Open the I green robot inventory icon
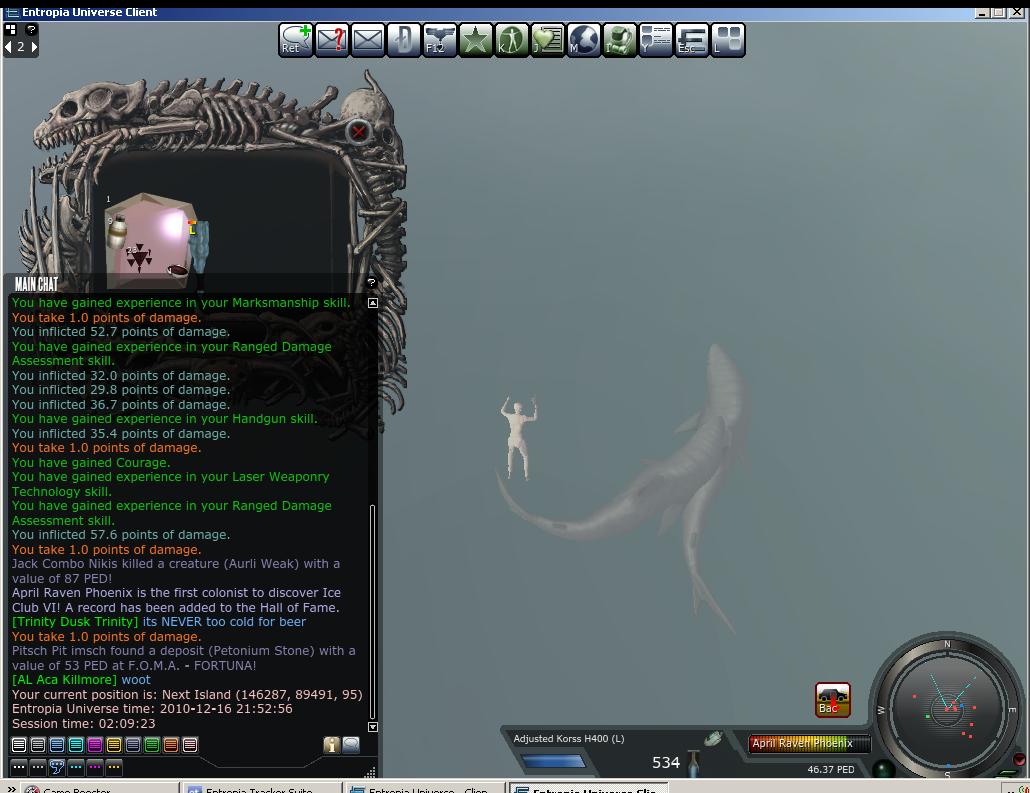Image resolution: width=1030 pixels, height=793 pixels. pyautogui.click(x=620, y=40)
